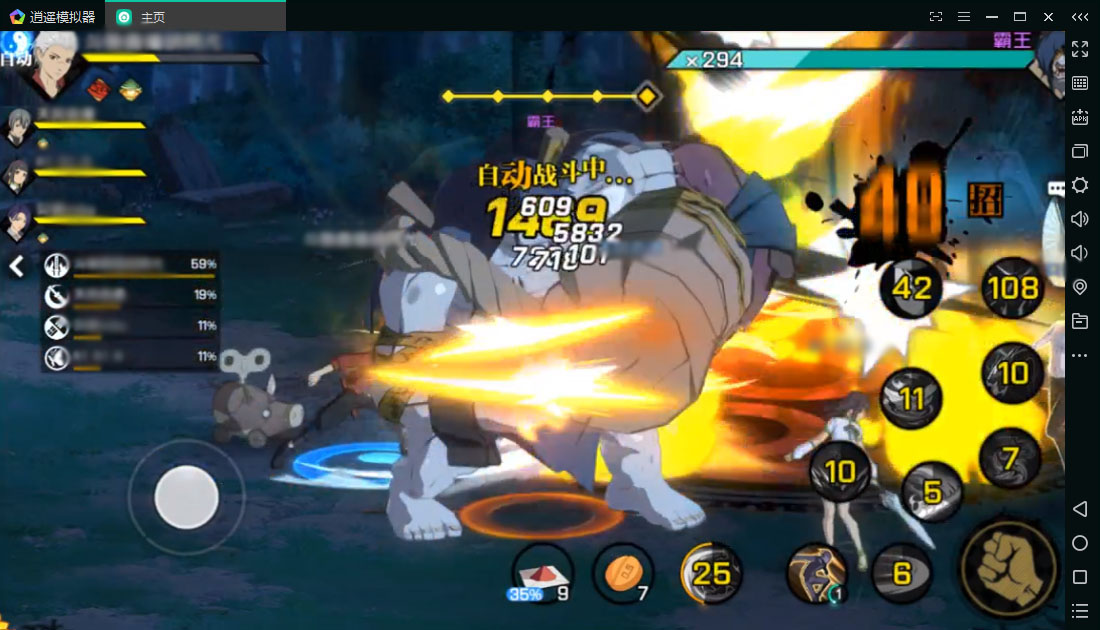The height and width of the screenshot is (630, 1100).
Task: Open the chat speech bubble icon
Action: pyautogui.click(x=1056, y=188)
